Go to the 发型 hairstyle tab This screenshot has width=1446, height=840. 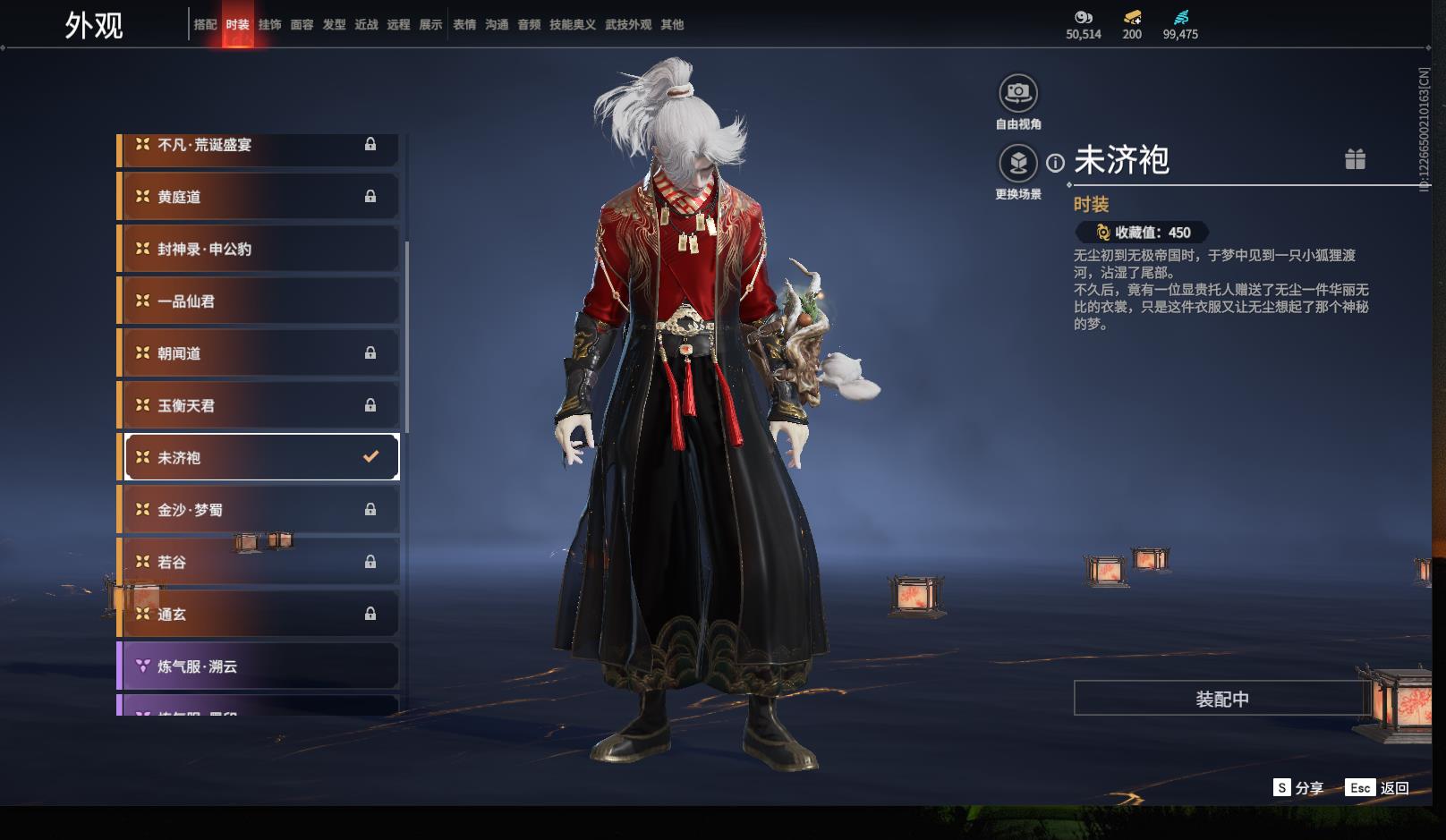click(334, 25)
